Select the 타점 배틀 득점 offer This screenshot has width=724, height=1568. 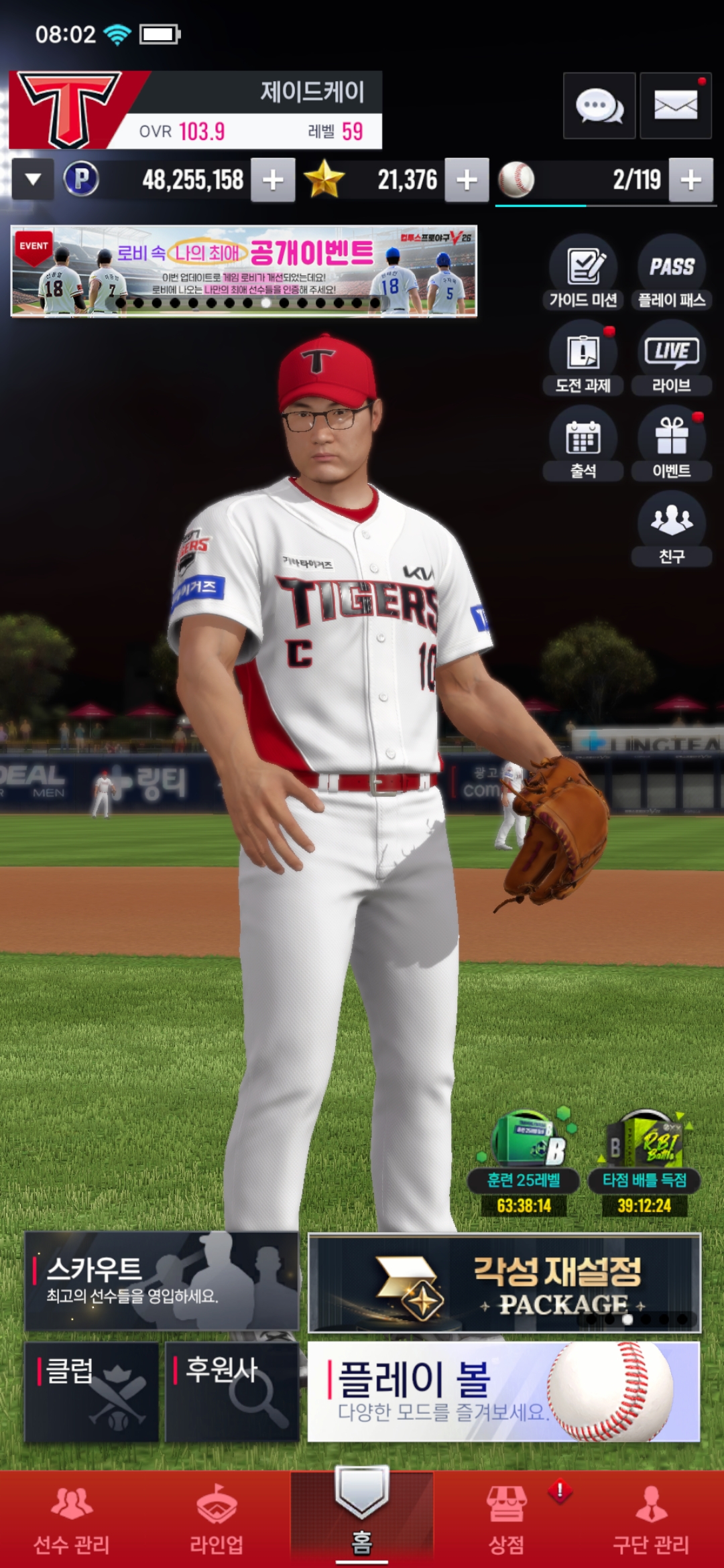tap(644, 1163)
